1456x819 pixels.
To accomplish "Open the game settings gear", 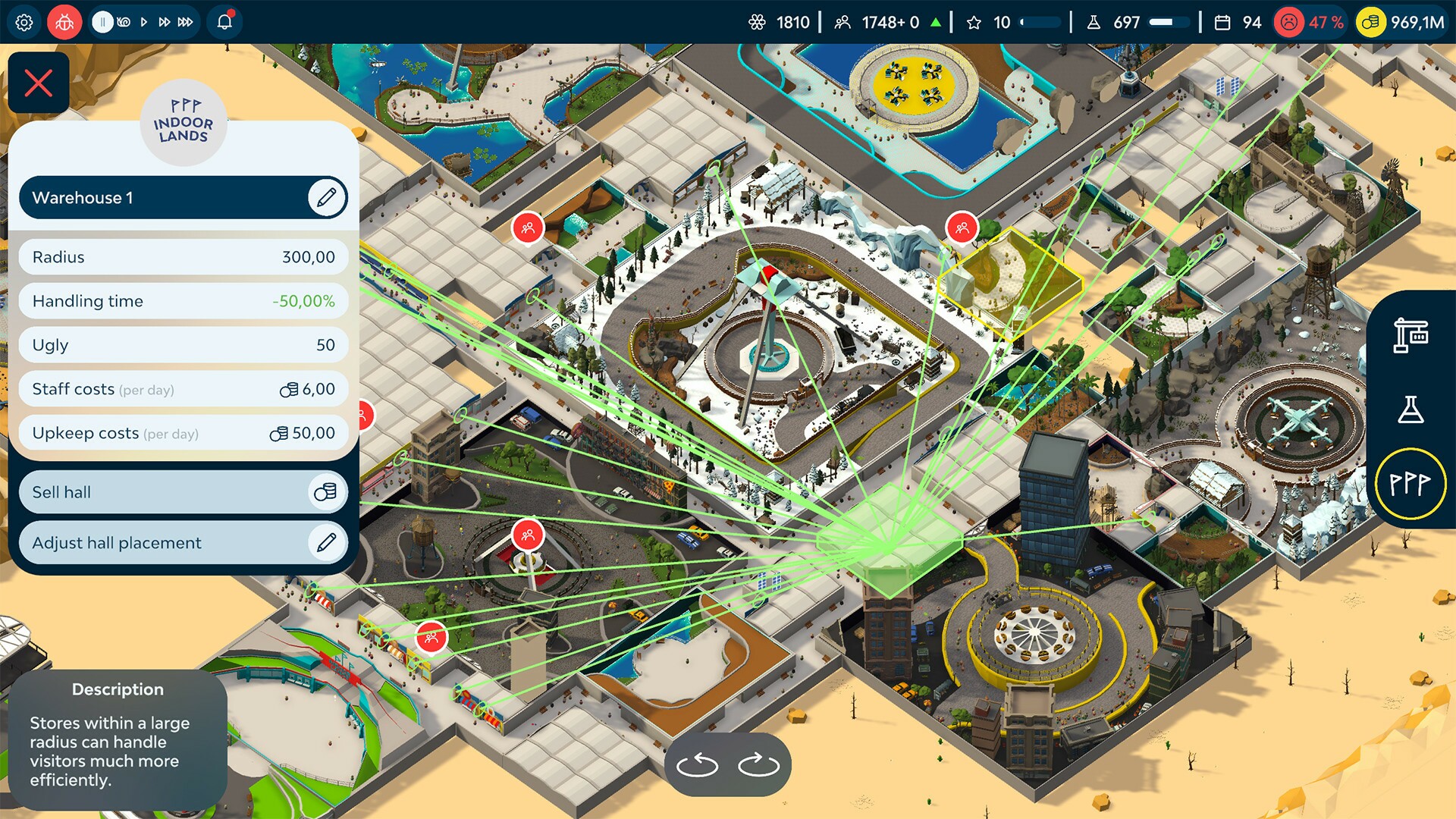I will coord(24,22).
